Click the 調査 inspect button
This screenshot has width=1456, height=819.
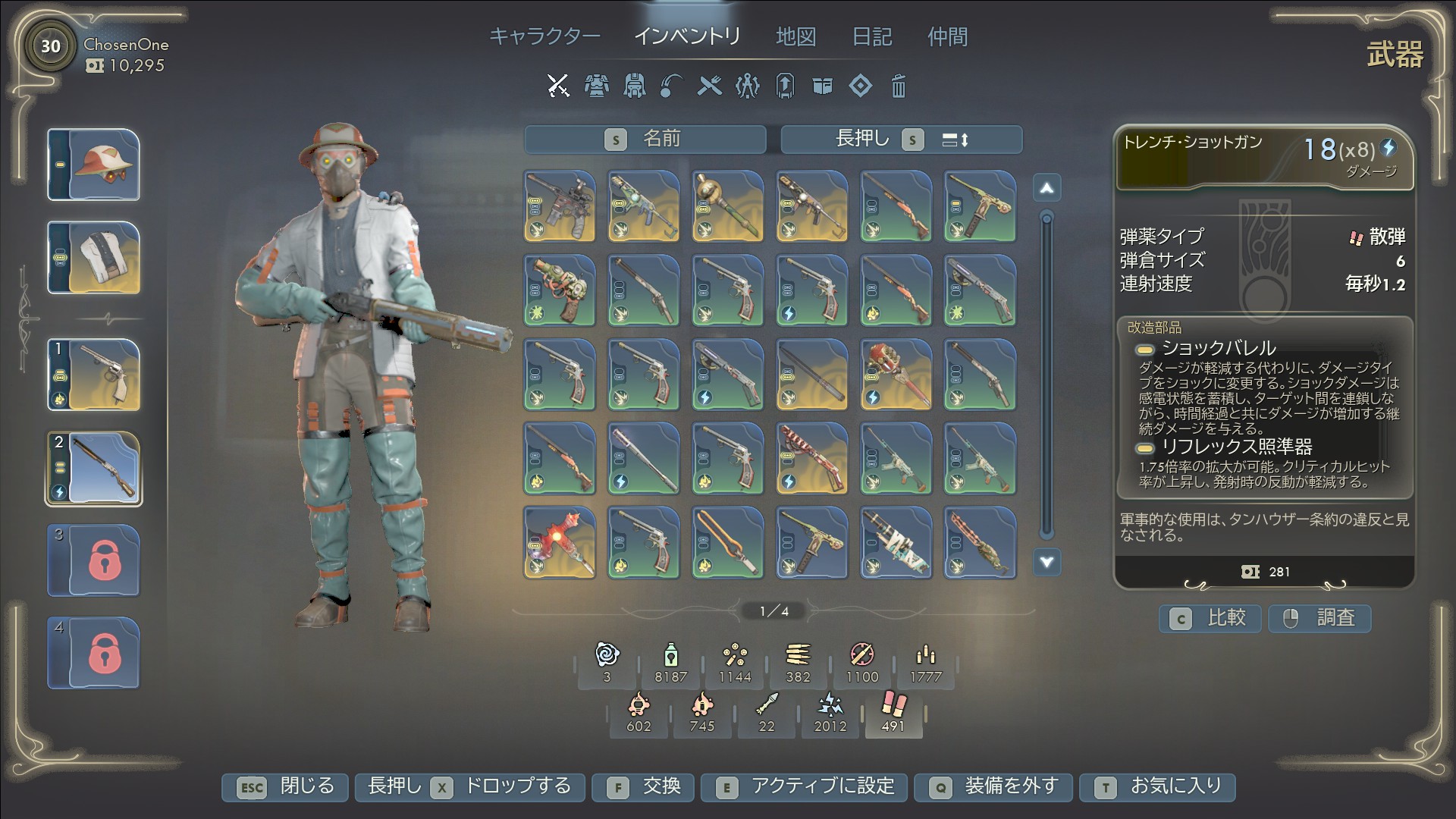[1319, 619]
